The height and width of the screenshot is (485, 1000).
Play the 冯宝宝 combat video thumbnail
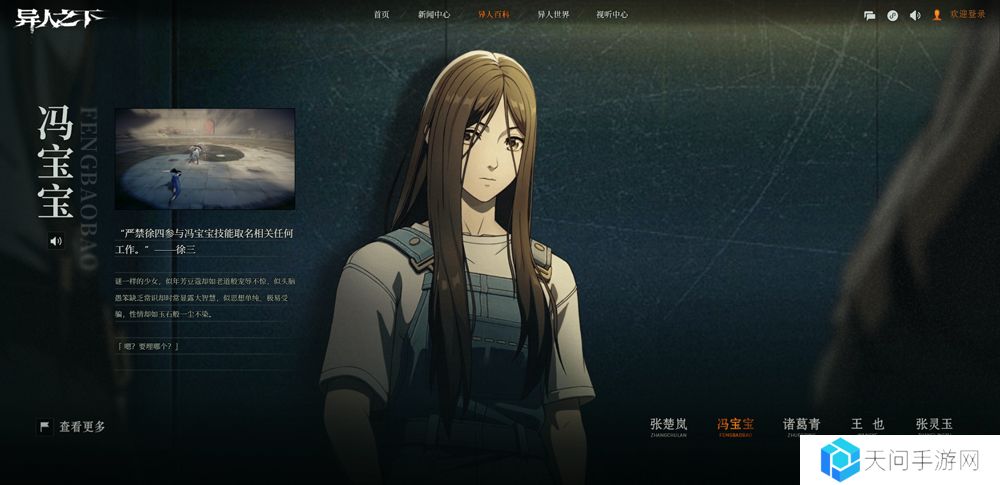click(x=205, y=159)
